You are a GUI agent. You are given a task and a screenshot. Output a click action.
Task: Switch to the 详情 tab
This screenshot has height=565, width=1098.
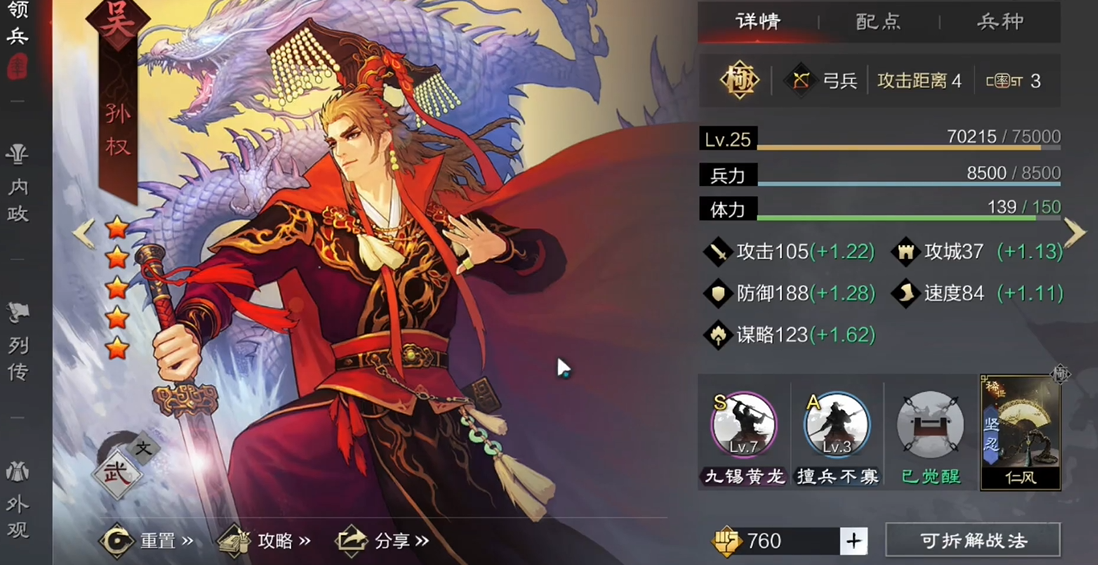click(758, 21)
